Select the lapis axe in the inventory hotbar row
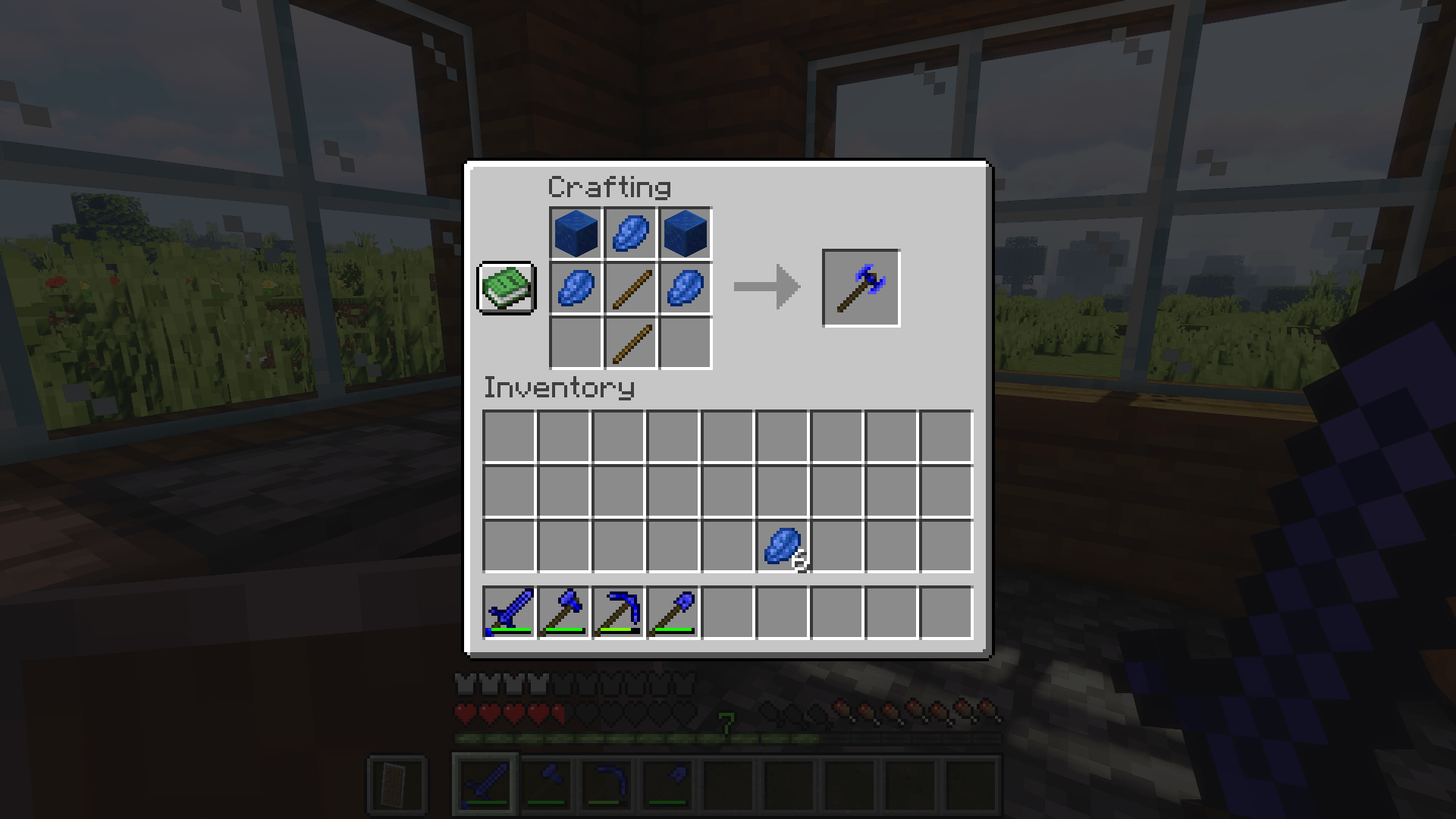Image resolution: width=1456 pixels, height=819 pixels. [x=563, y=613]
